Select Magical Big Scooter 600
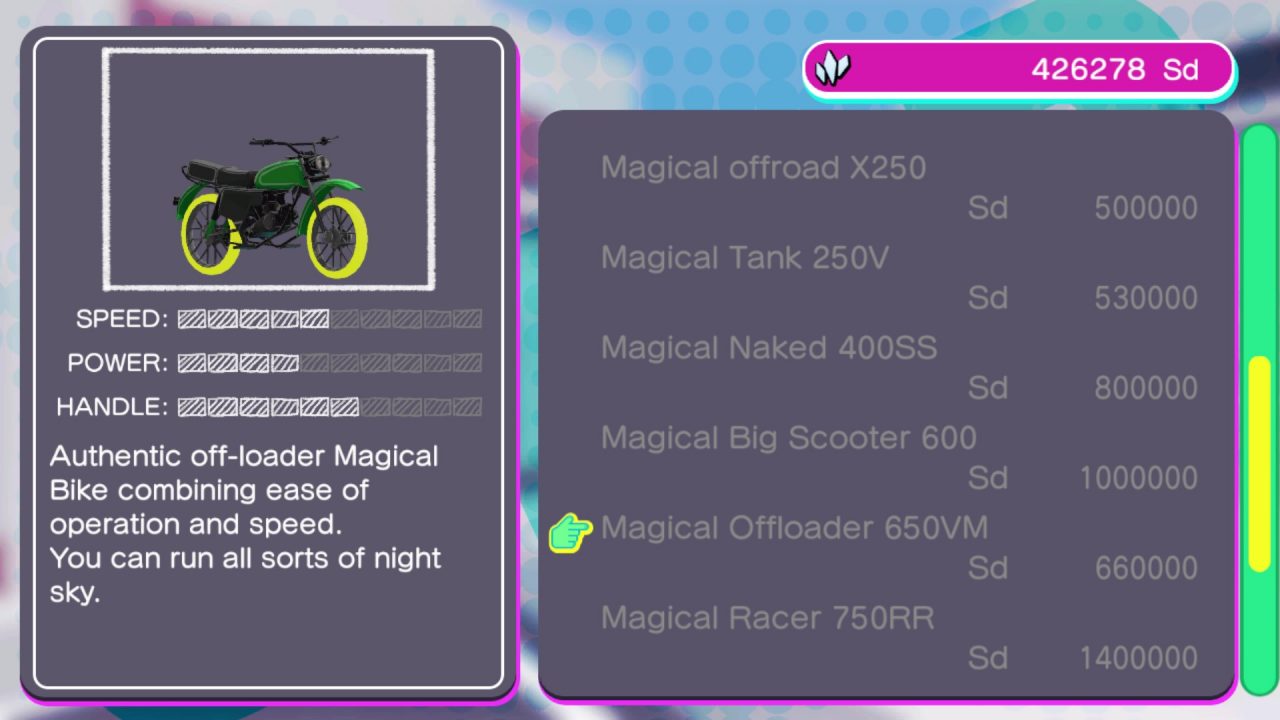The image size is (1280, 720). (x=789, y=438)
